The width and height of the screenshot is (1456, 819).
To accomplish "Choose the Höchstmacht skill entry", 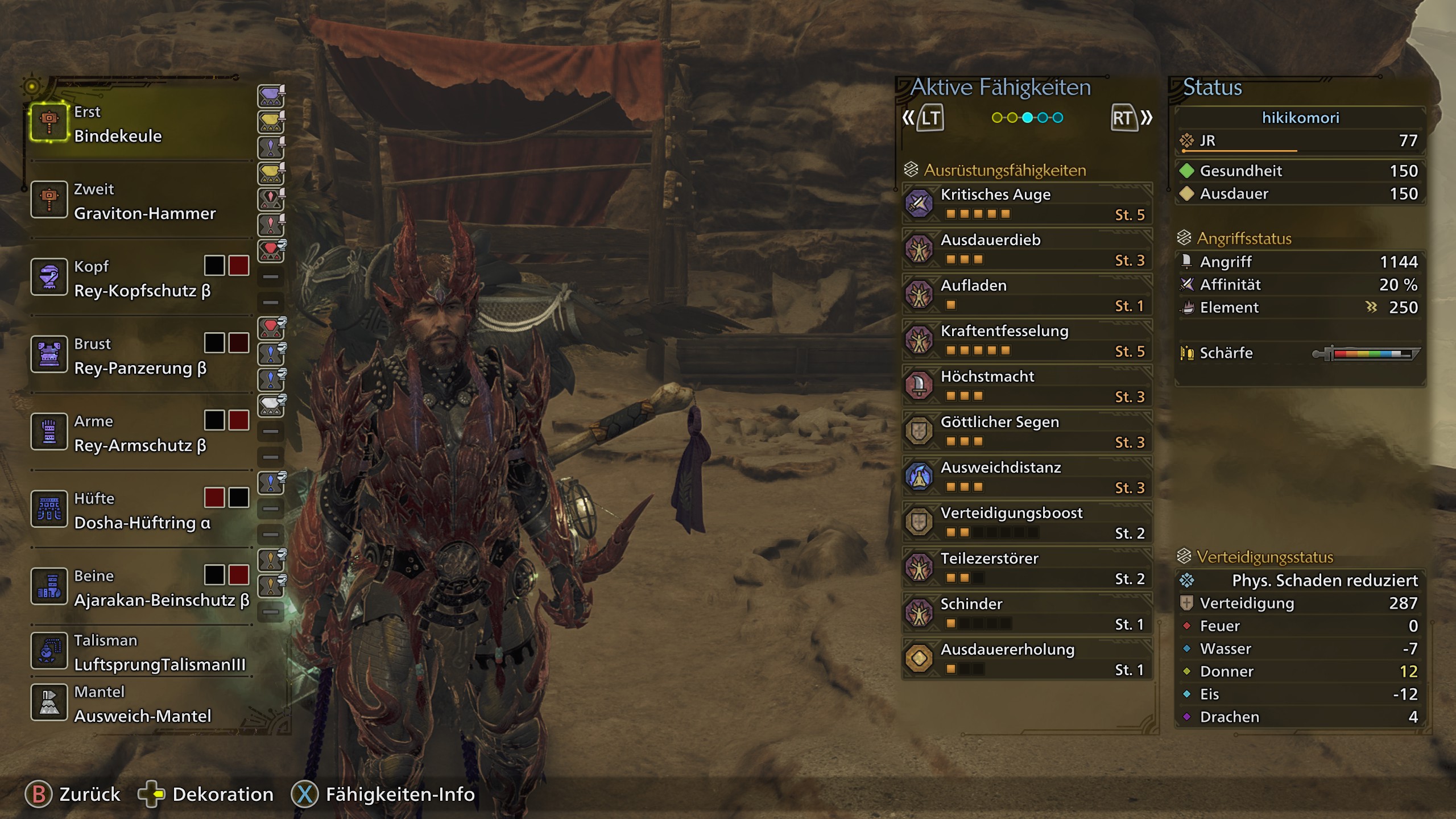I will pyautogui.click(x=1027, y=386).
